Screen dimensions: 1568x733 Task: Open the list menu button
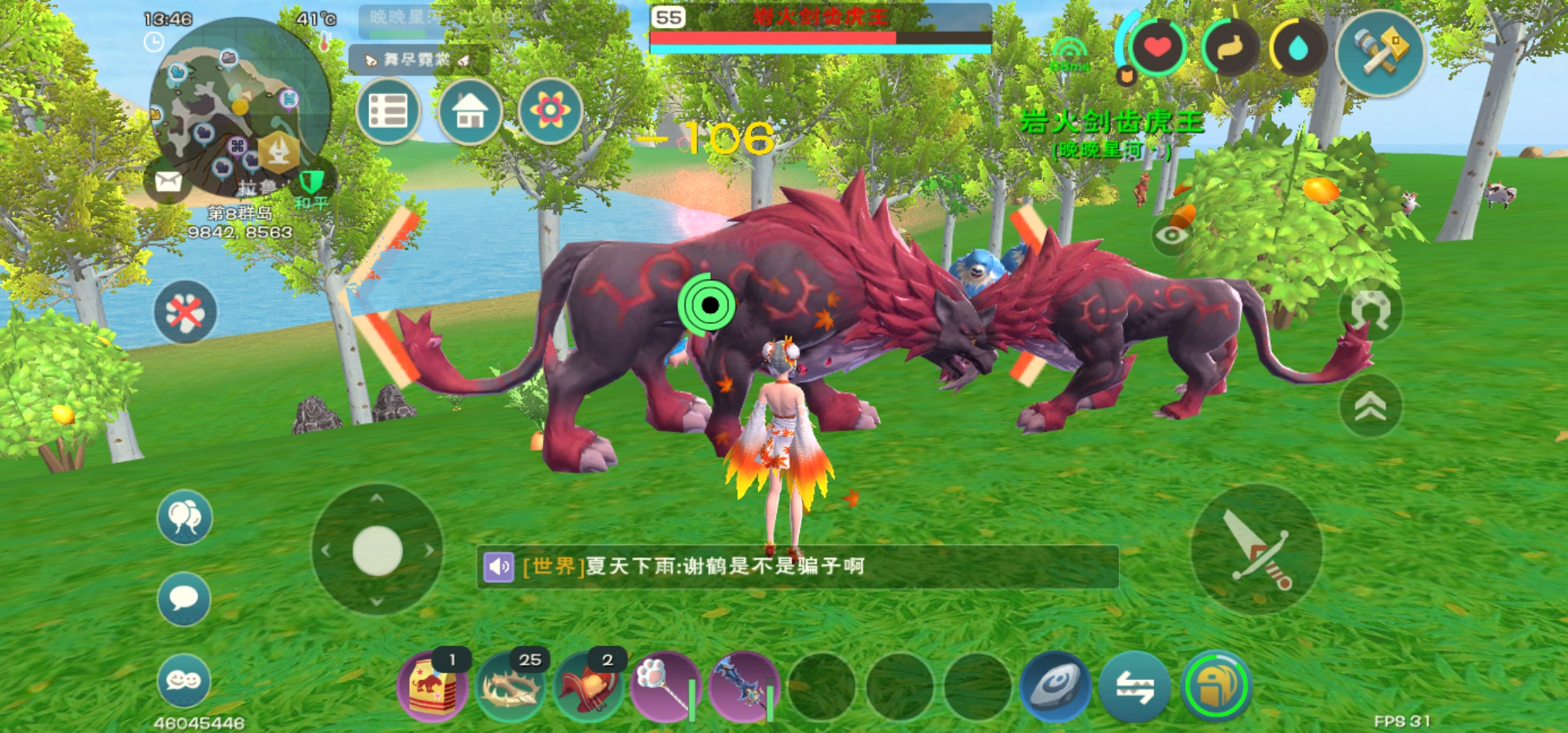pos(388,111)
